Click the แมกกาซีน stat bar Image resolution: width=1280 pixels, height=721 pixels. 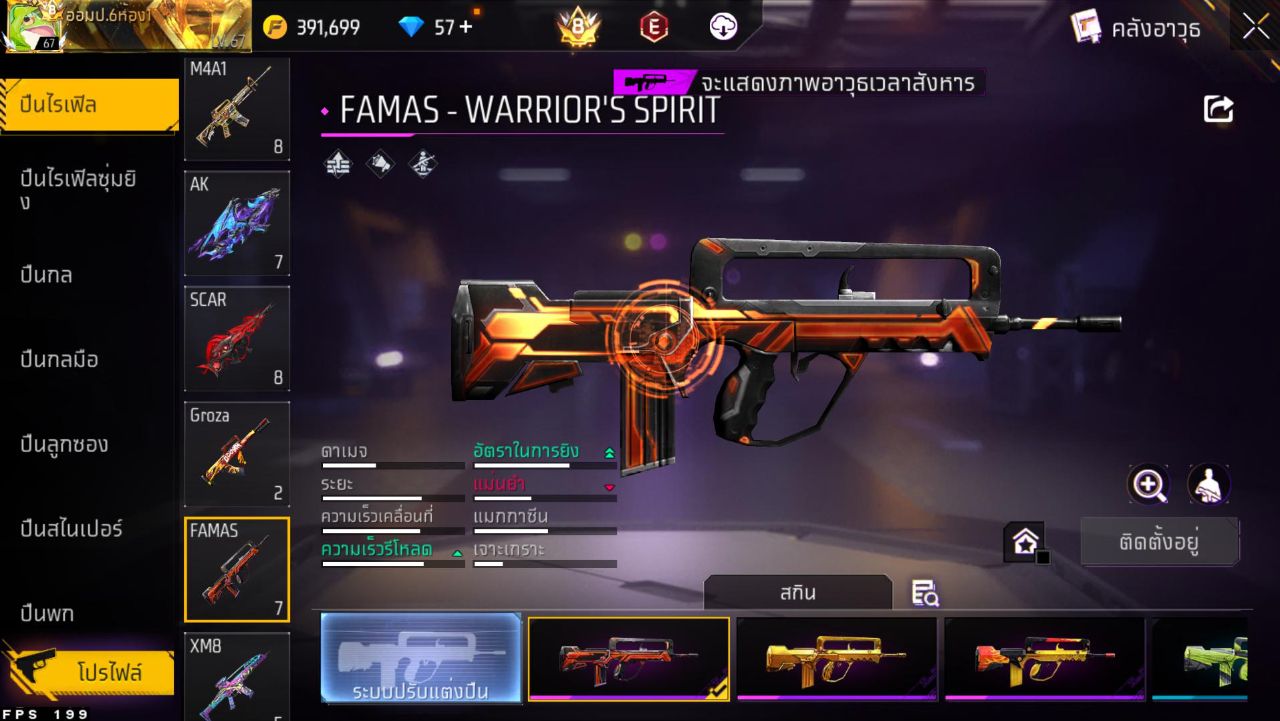[545, 530]
